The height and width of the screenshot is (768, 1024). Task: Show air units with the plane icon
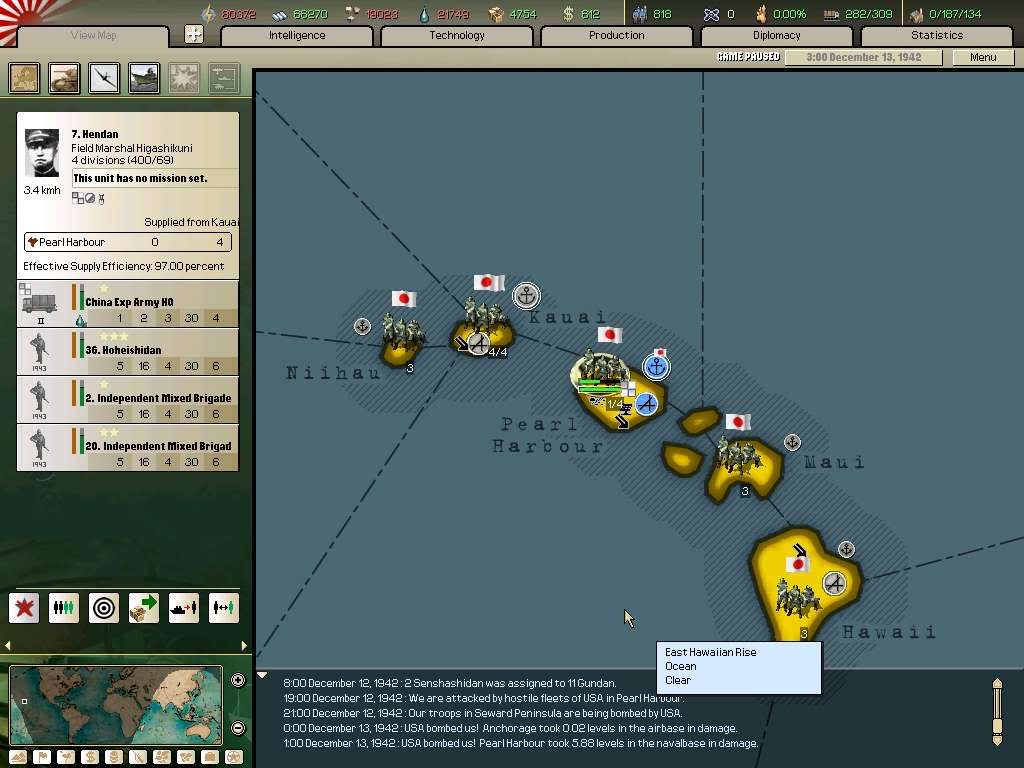point(104,78)
